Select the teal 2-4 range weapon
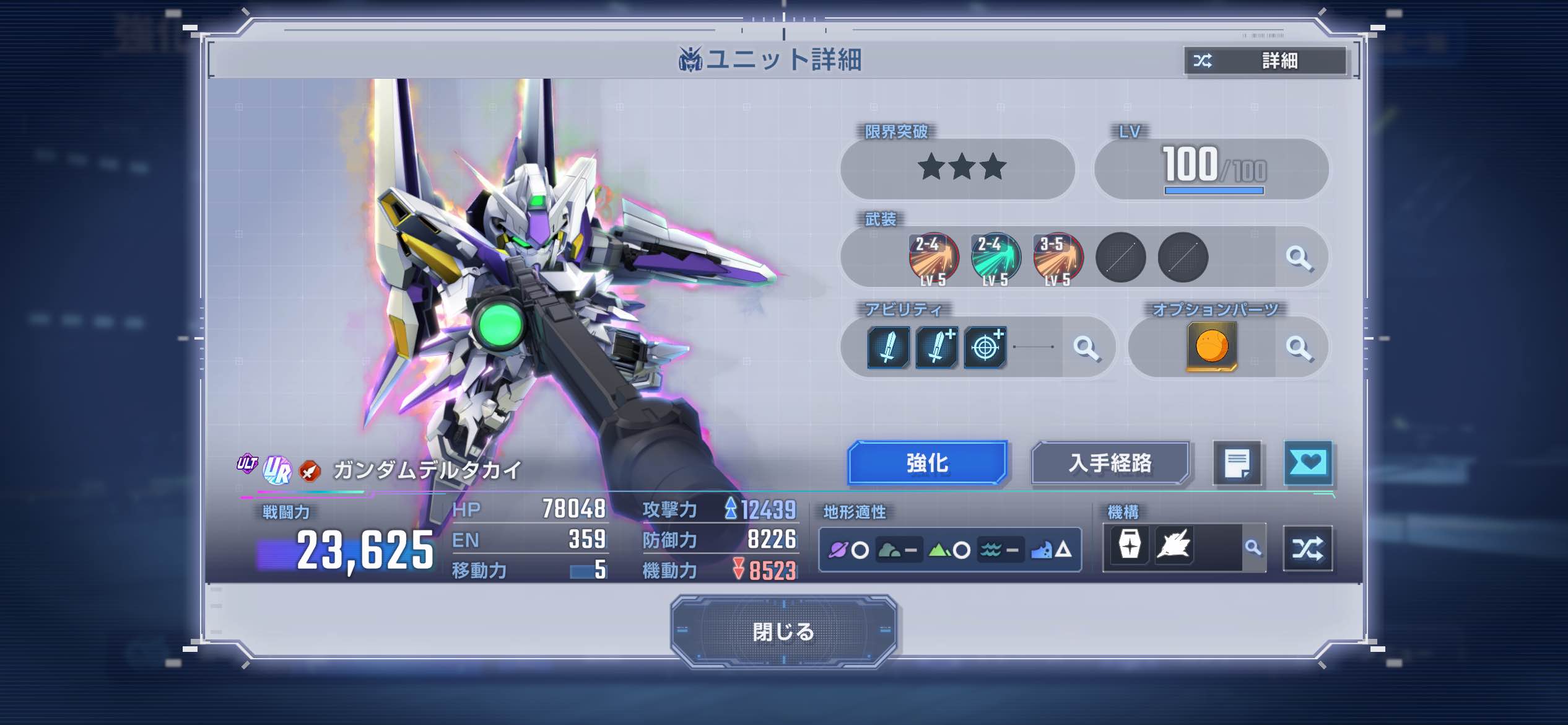This screenshot has width=1568, height=725. pyautogui.click(x=995, y=258)
